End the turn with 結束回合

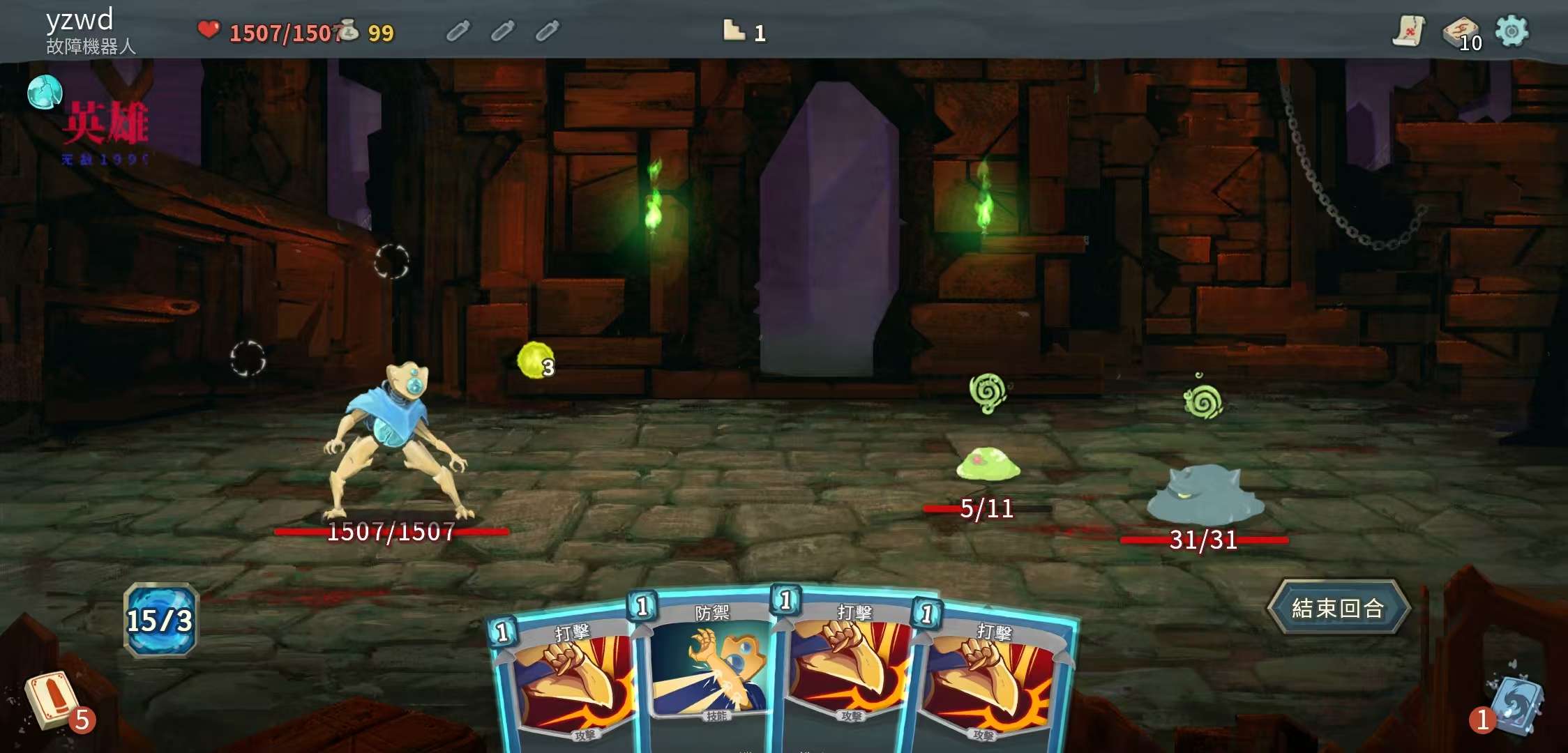(1338, 608)
